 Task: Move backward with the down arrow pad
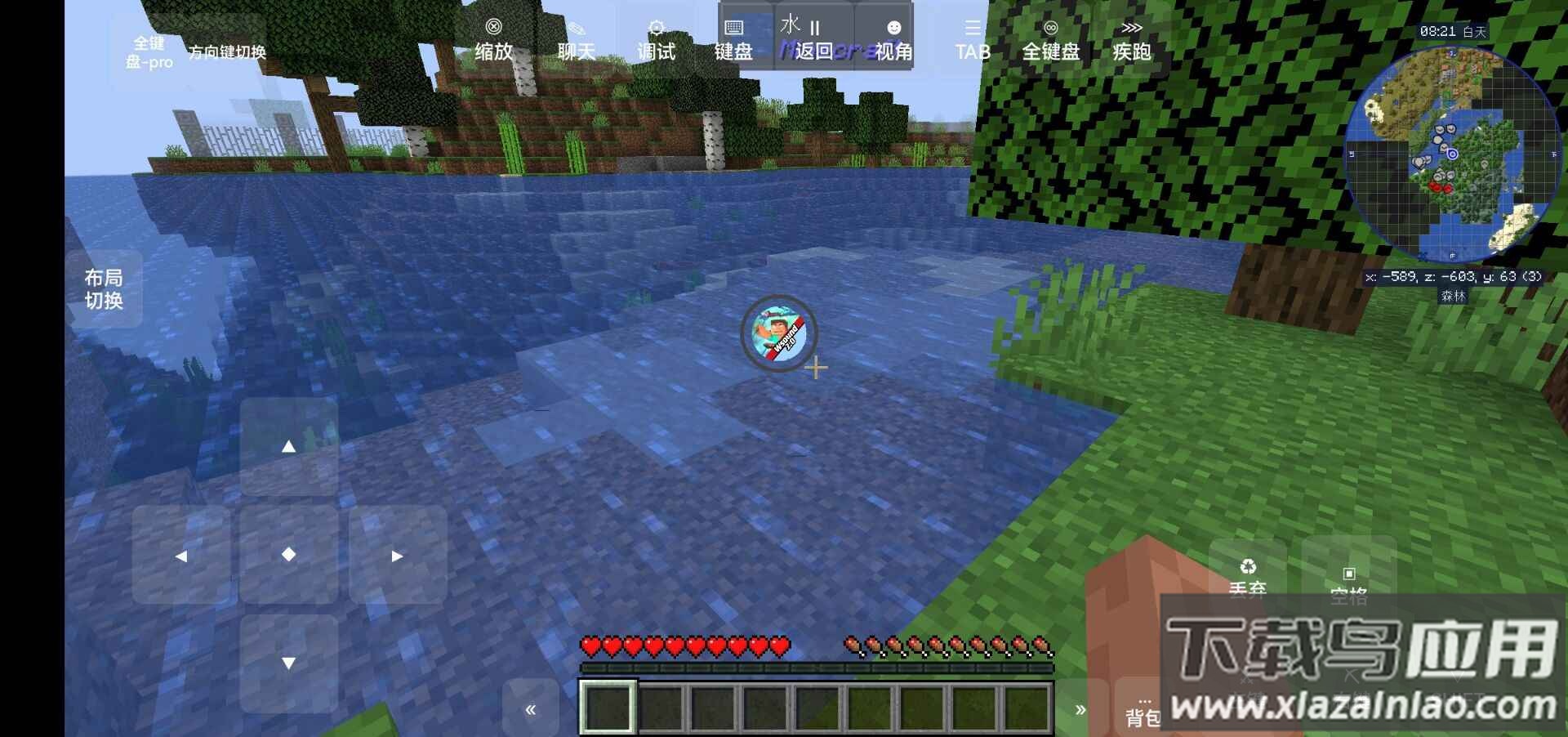tap(288, 663)
